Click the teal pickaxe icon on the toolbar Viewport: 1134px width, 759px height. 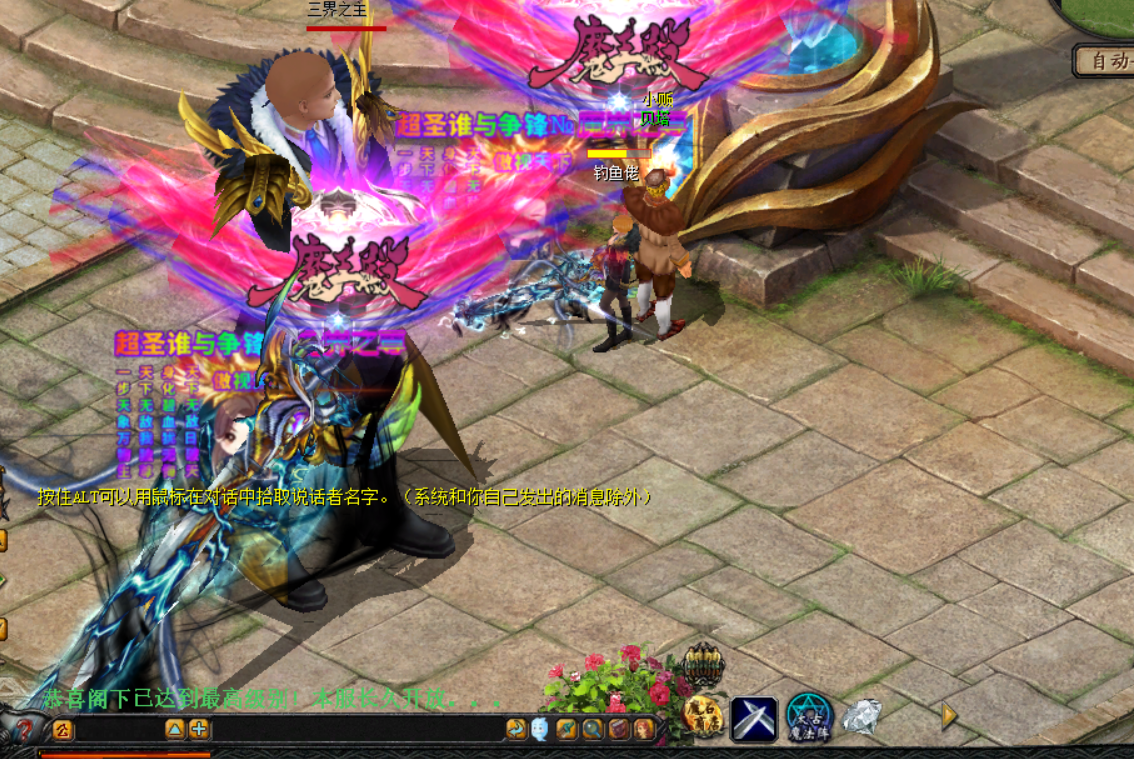pos(567,729)
